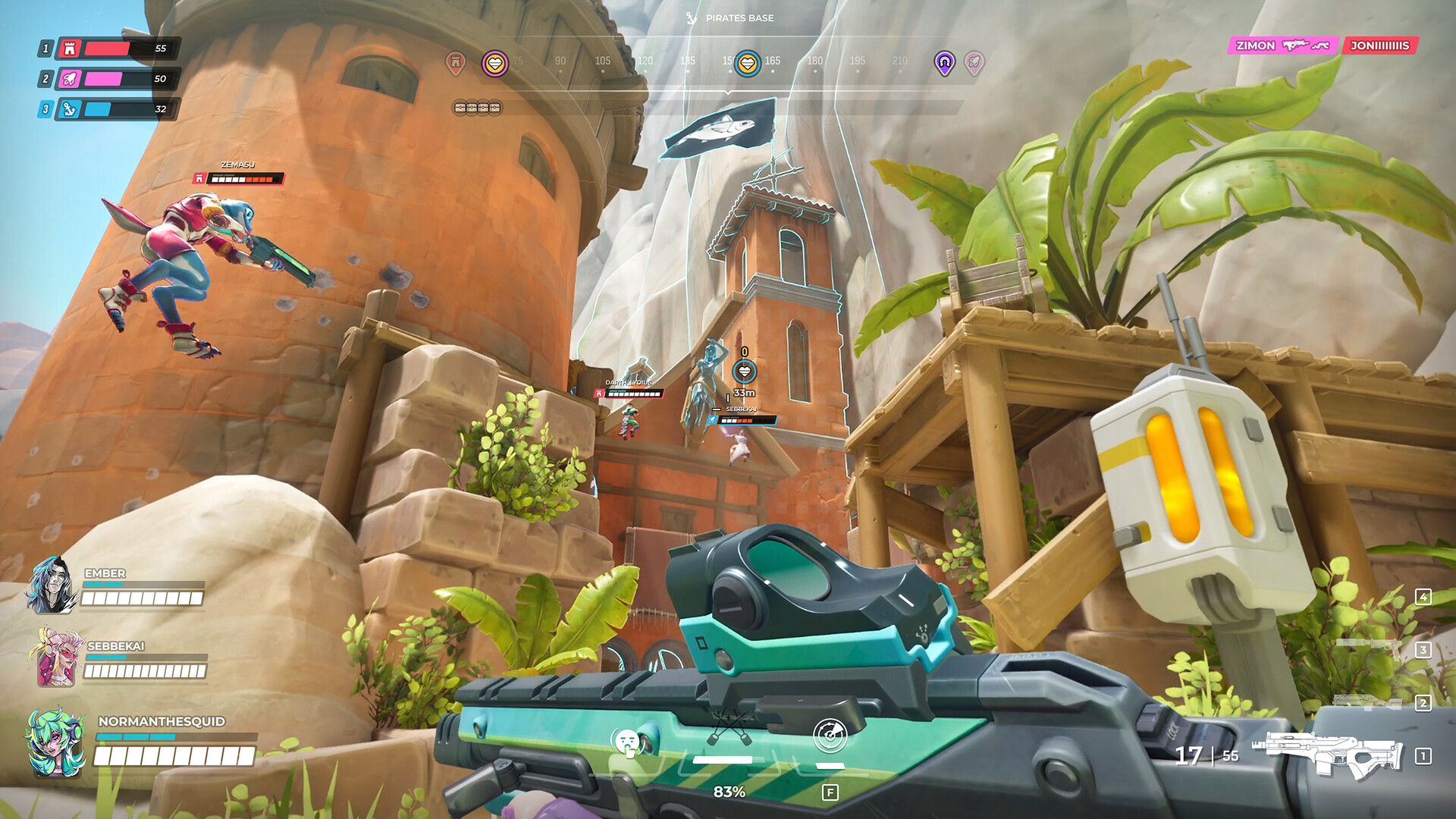Click the anchor team icon on scoreboard row 3

68,109
